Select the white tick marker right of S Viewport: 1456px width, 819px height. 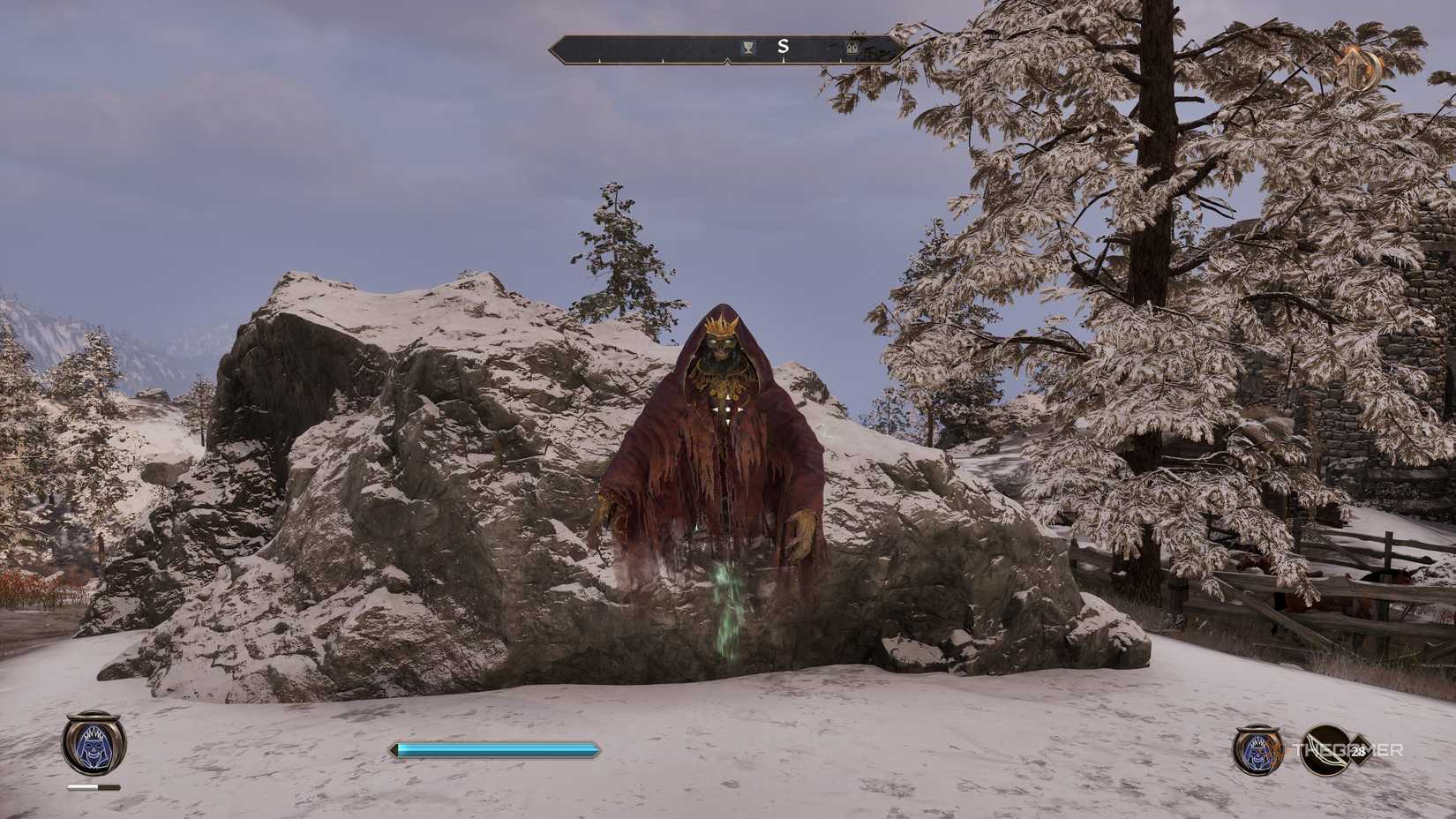pos(840,62)
